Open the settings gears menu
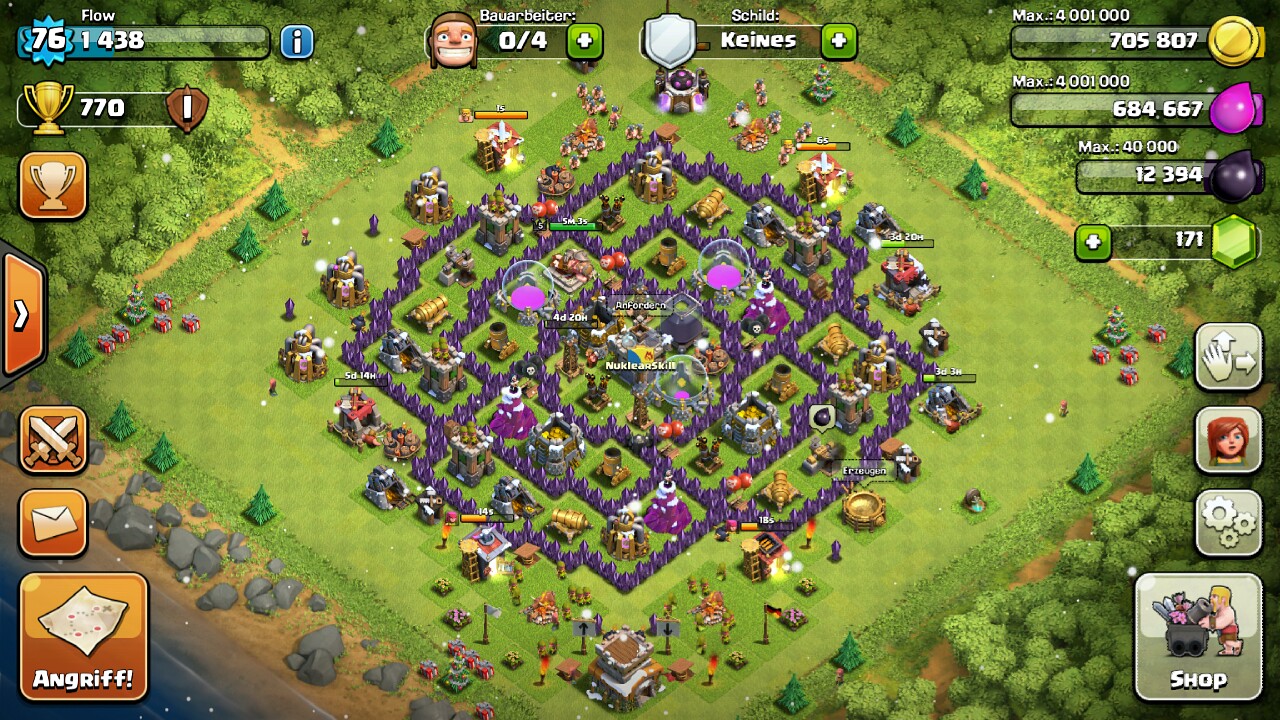This screenshot has height=720, width=1280. coord(1229,522)
